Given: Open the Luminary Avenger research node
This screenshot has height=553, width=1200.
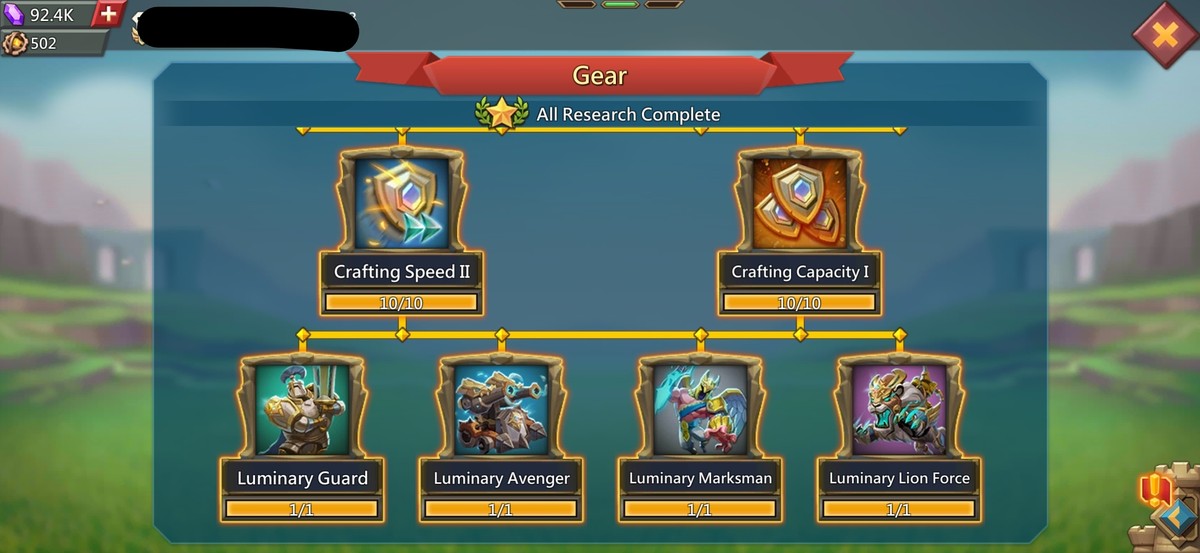Looking at the screenshot, I should (501, 410).
